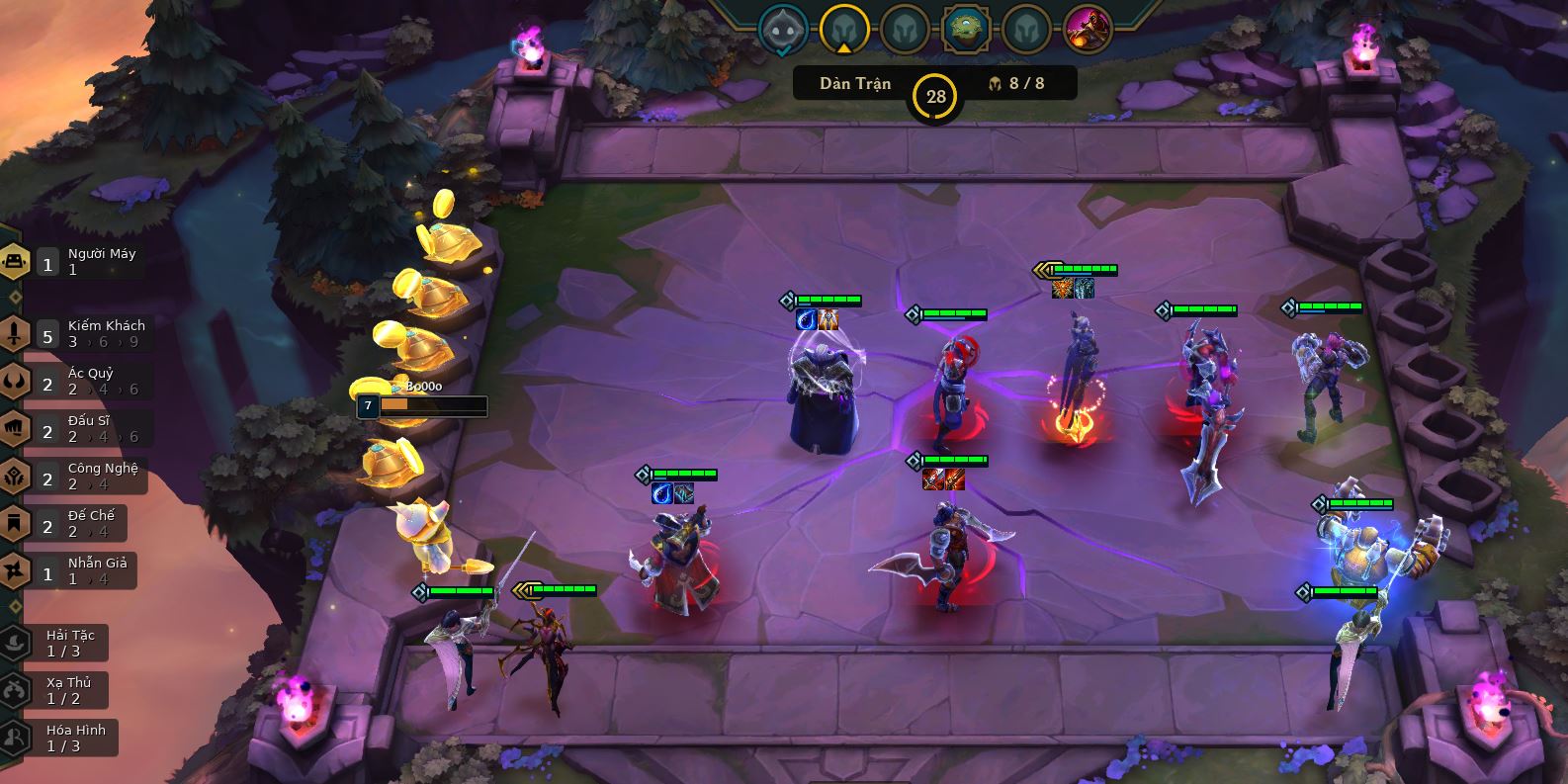Click the carousel island round icon
The image size is (1568, 784).
click(965, 30)
